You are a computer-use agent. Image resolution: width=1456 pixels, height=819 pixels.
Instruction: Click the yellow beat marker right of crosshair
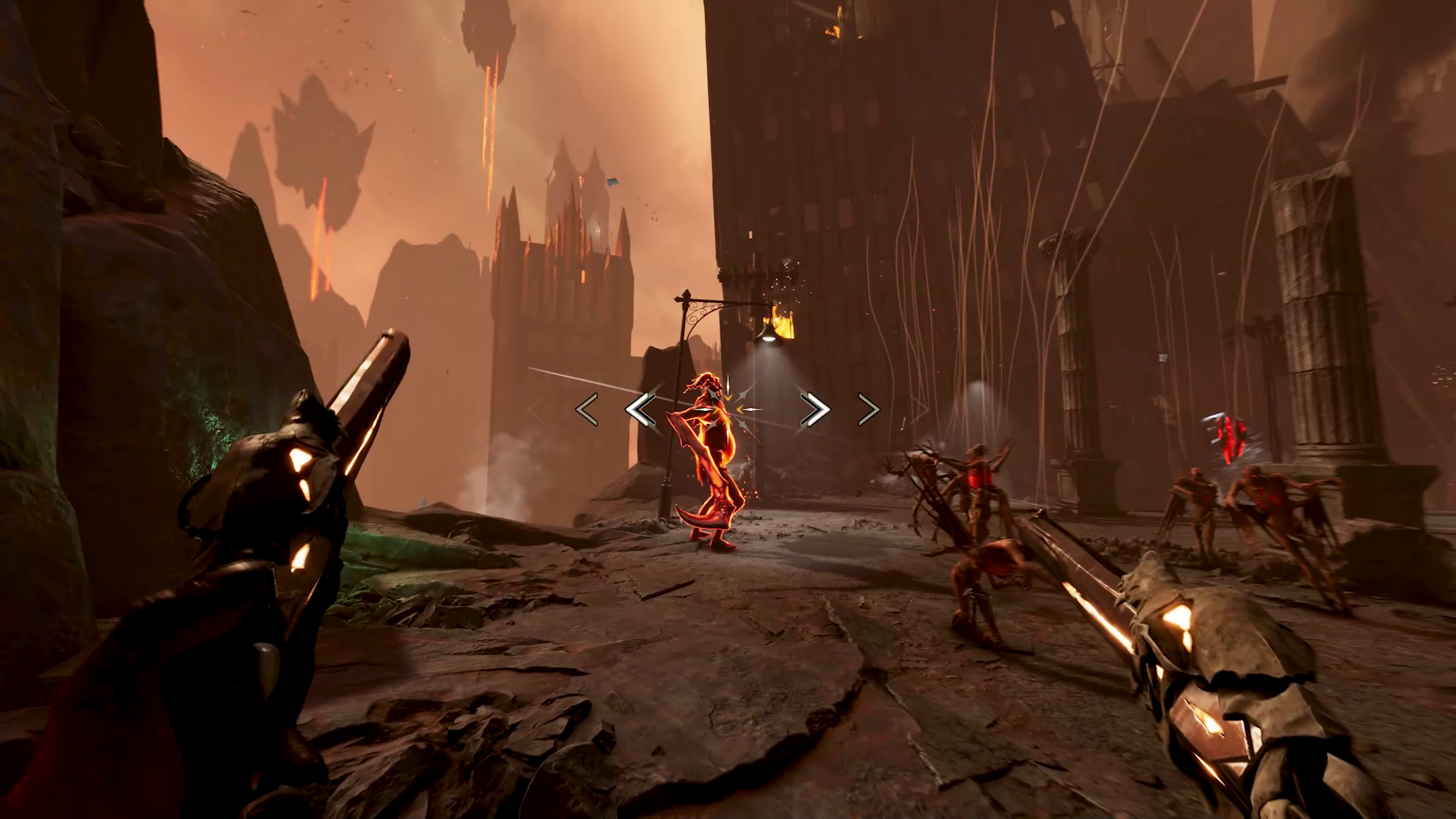click(x=740, y=409)
